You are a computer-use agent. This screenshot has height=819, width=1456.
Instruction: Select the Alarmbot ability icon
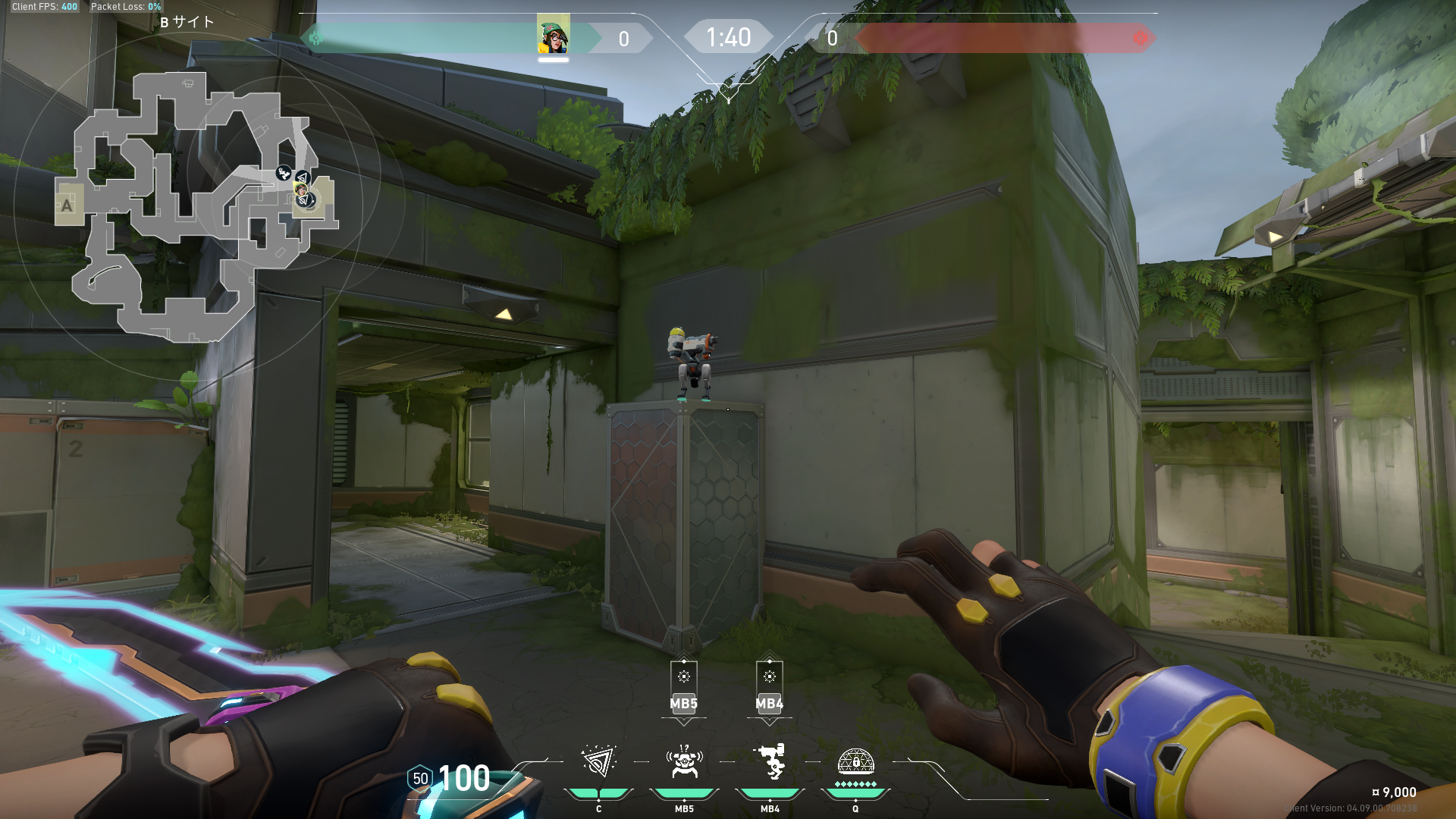[x=684, y=762]
